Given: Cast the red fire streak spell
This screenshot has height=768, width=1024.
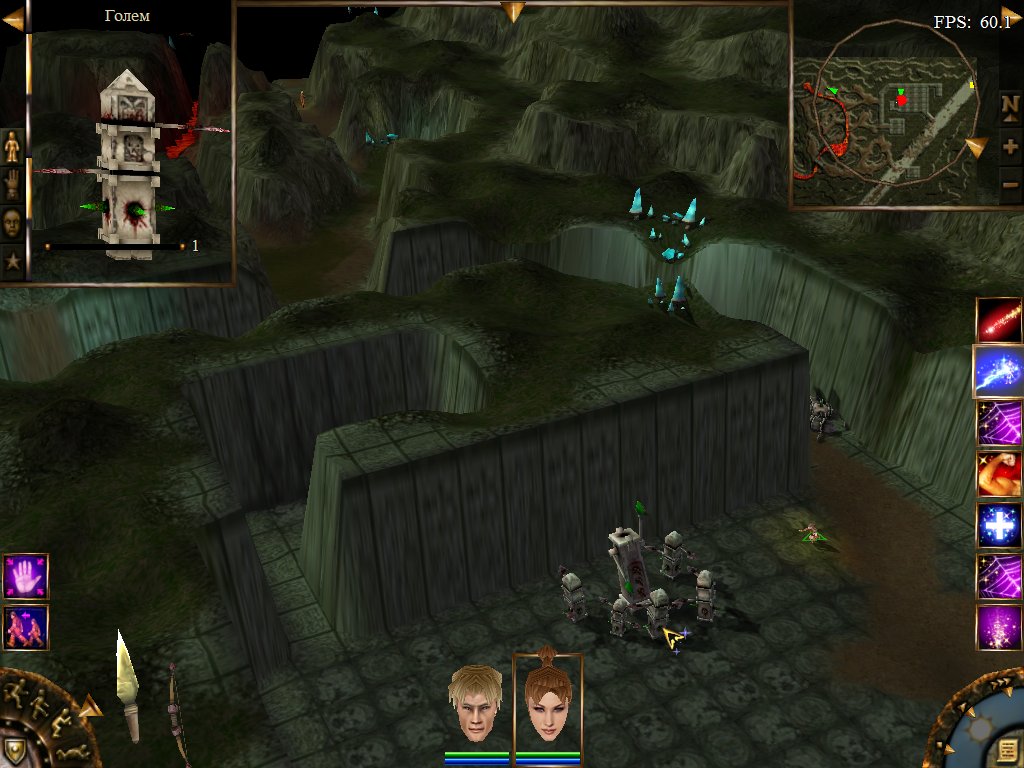Looking at the screenshot, I should pos(999,320).
